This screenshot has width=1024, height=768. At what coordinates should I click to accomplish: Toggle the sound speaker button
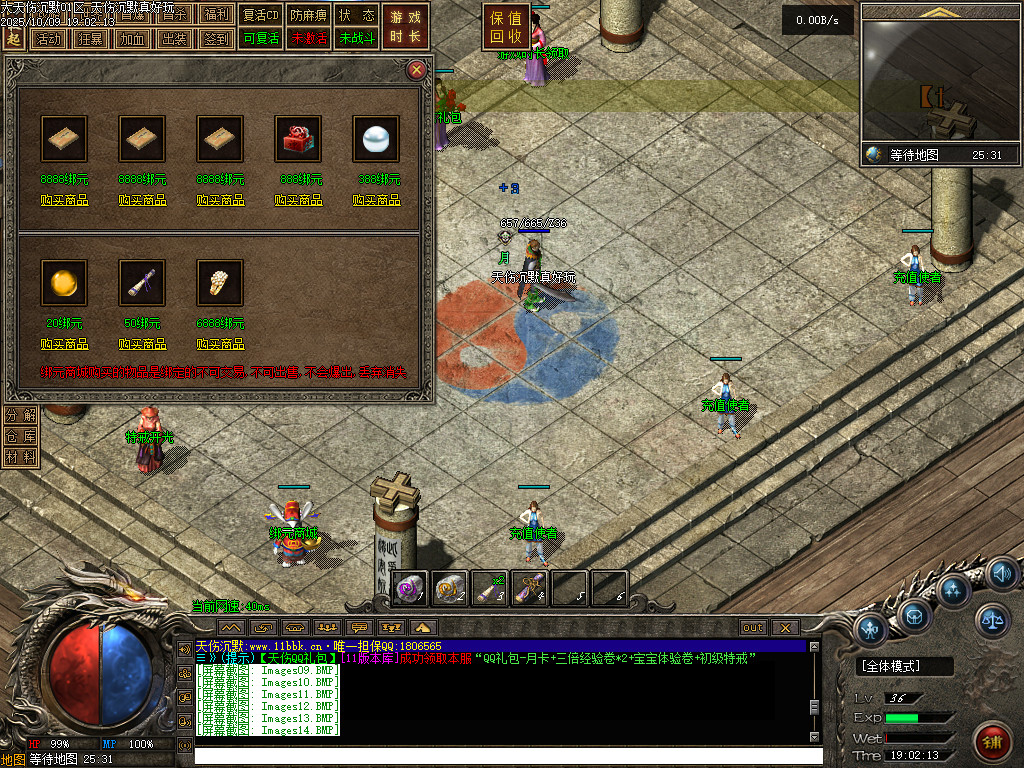coord(1001,573)
